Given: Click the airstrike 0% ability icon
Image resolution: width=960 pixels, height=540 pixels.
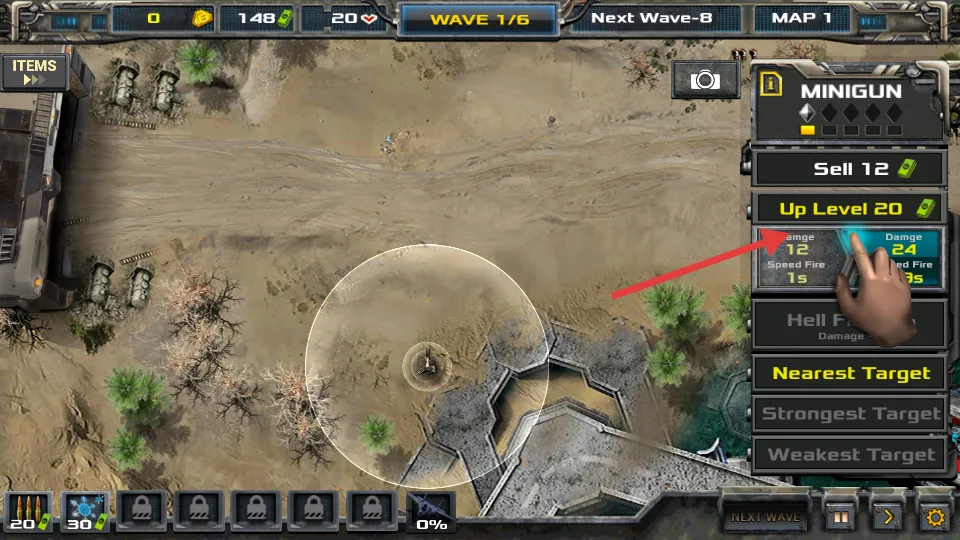Looking at the screenshot, I should 431,511.
